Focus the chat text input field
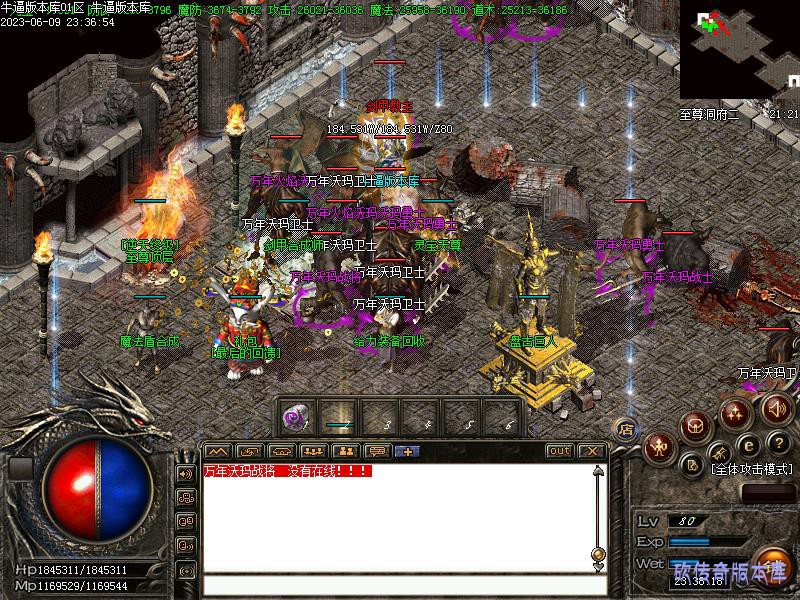The height and width of the screenshot is (600, 800). 400,586
